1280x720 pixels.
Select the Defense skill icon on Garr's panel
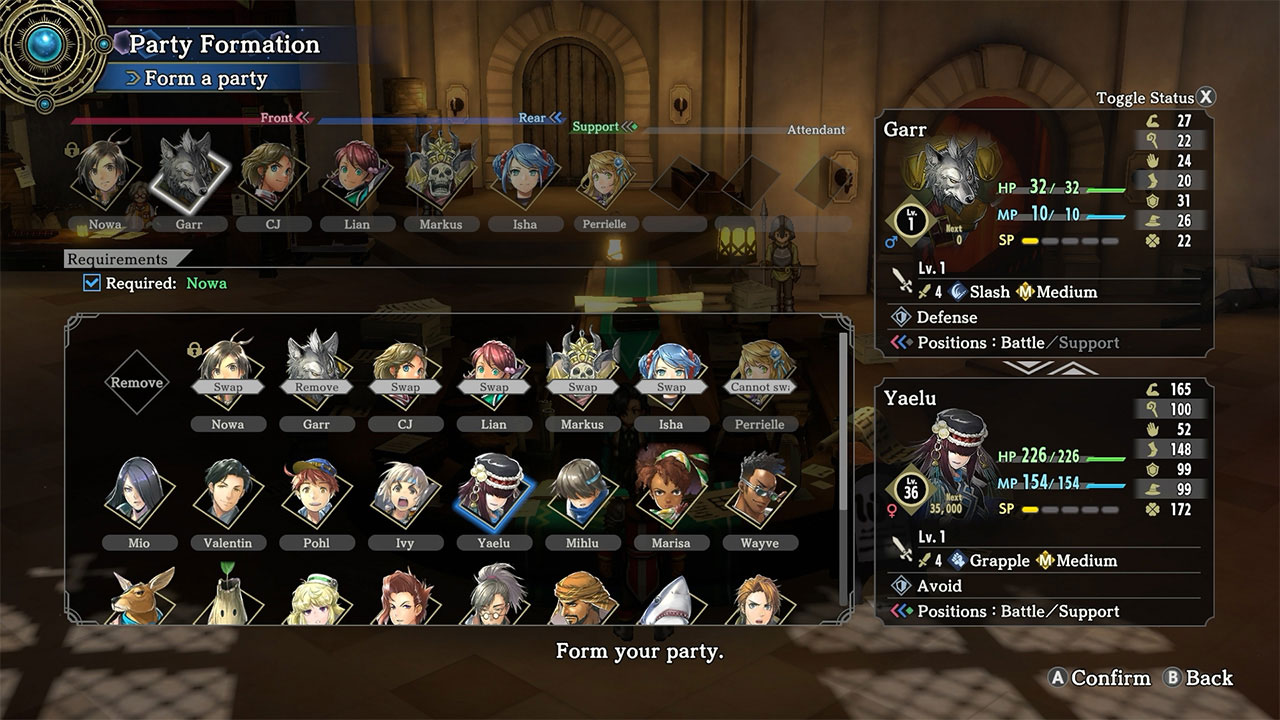[x=903, y=317]
